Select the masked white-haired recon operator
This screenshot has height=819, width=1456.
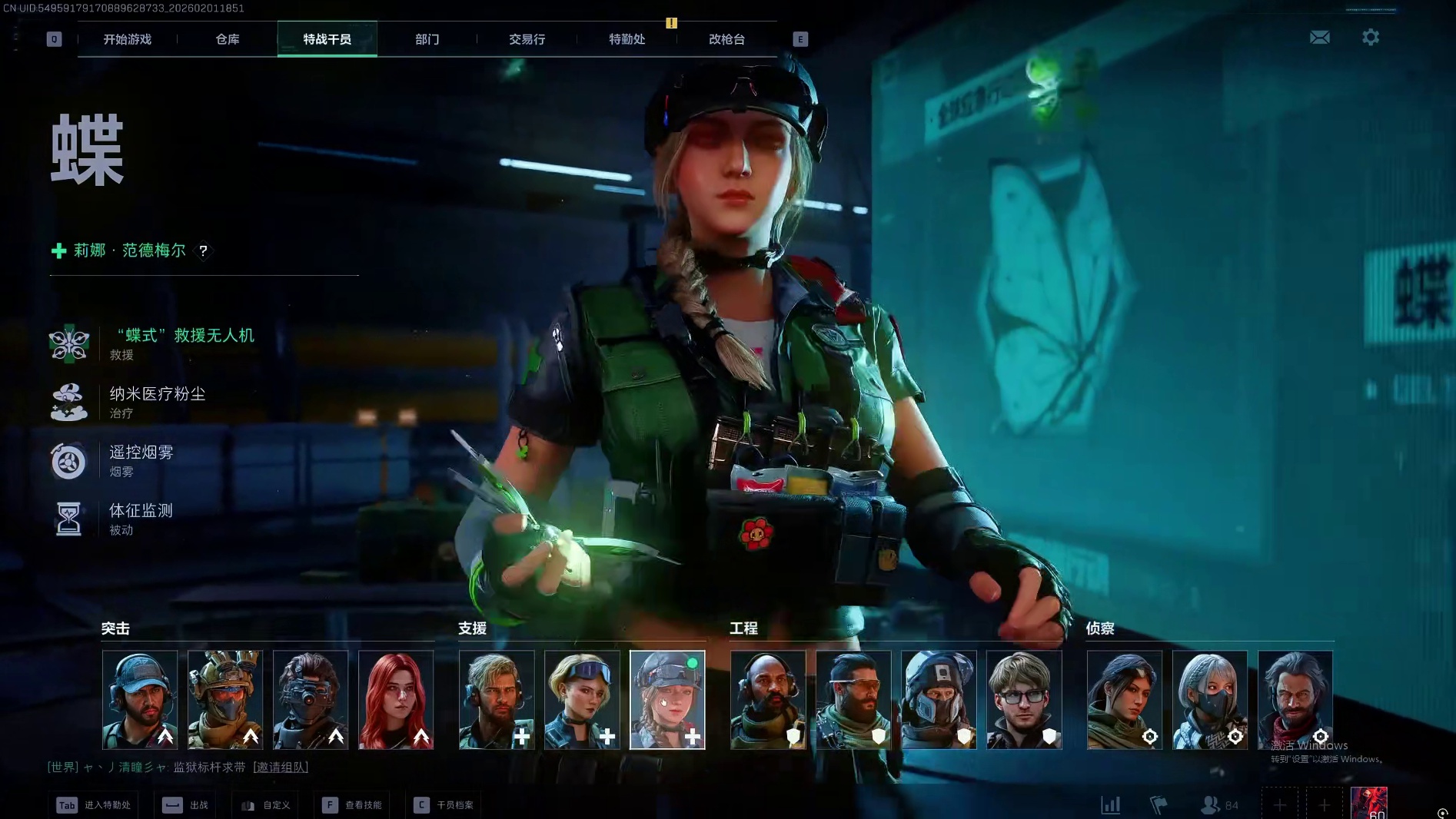[1210, 700]
